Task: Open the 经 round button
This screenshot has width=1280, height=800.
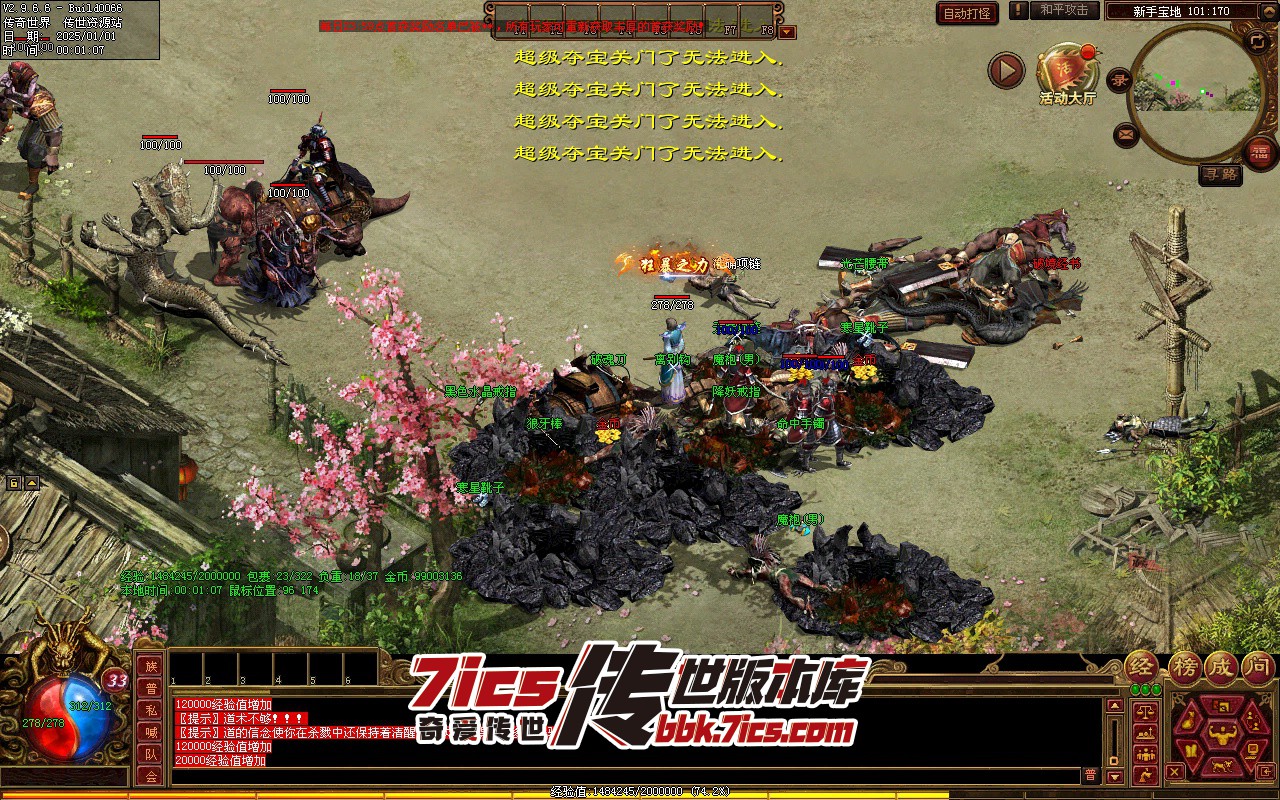Action: [1142, 667]
